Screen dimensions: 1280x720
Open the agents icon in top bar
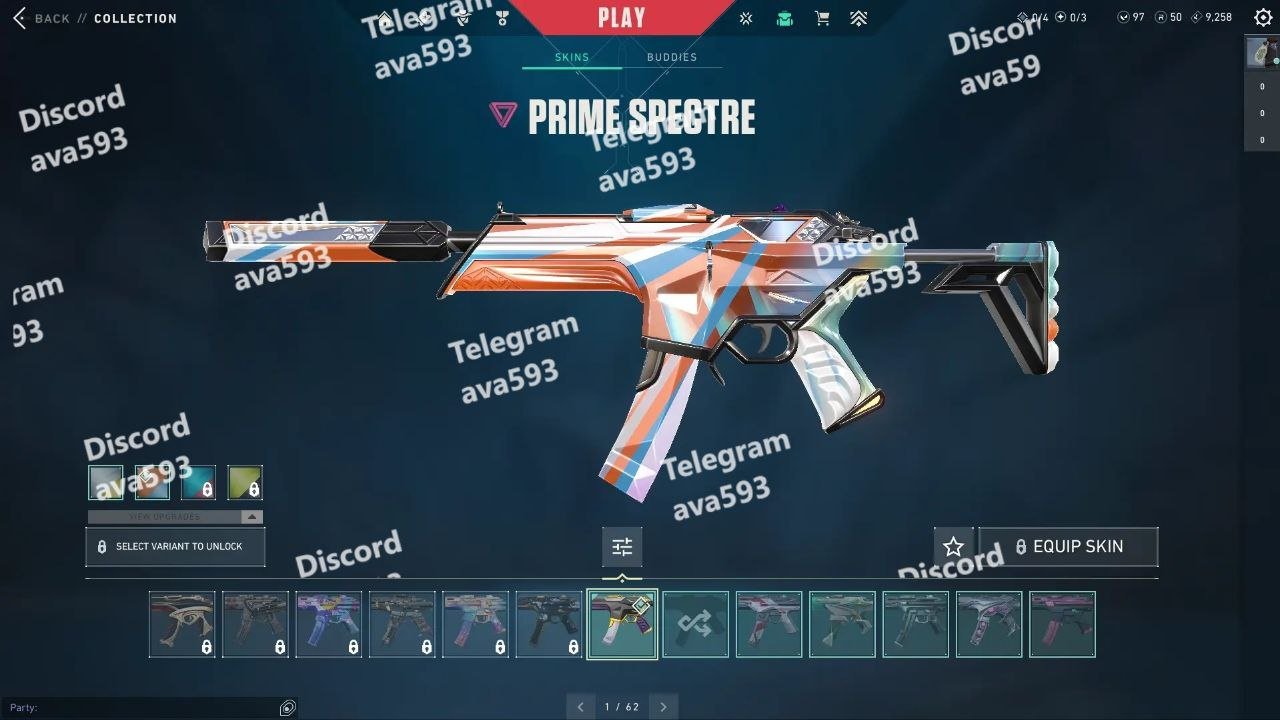(x=462, y=18)
